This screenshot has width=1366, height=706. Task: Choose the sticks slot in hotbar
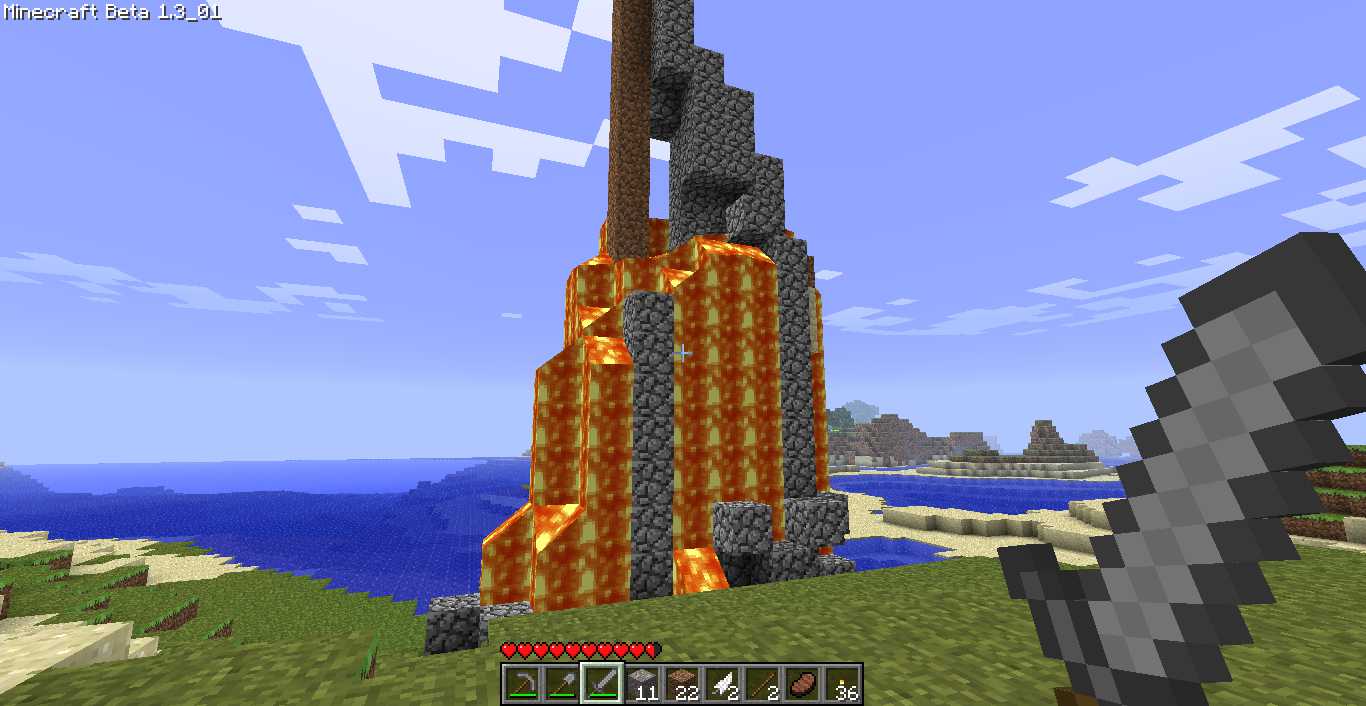pyautogui.click(x=762, y=684)
